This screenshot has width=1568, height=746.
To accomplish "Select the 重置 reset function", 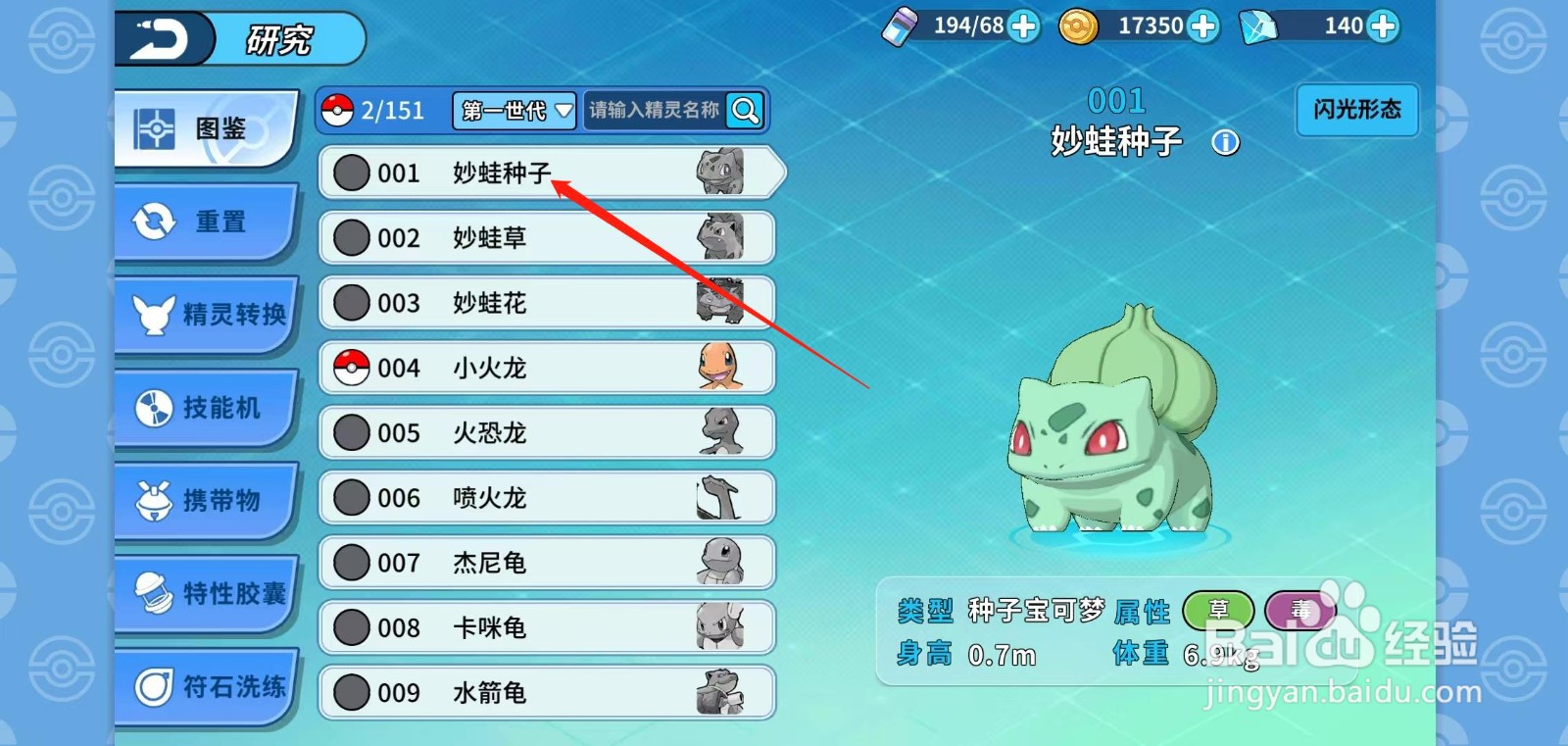I will click(206, 223).
